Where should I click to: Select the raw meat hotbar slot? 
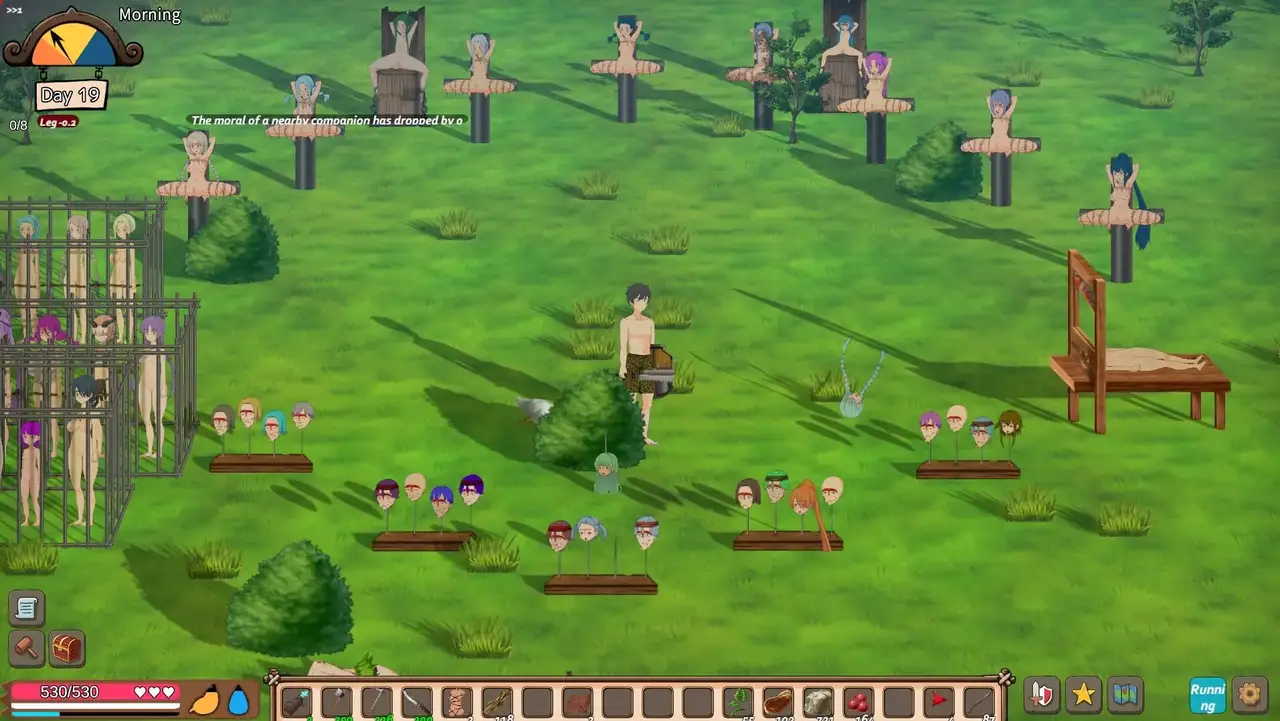point(777,702)
